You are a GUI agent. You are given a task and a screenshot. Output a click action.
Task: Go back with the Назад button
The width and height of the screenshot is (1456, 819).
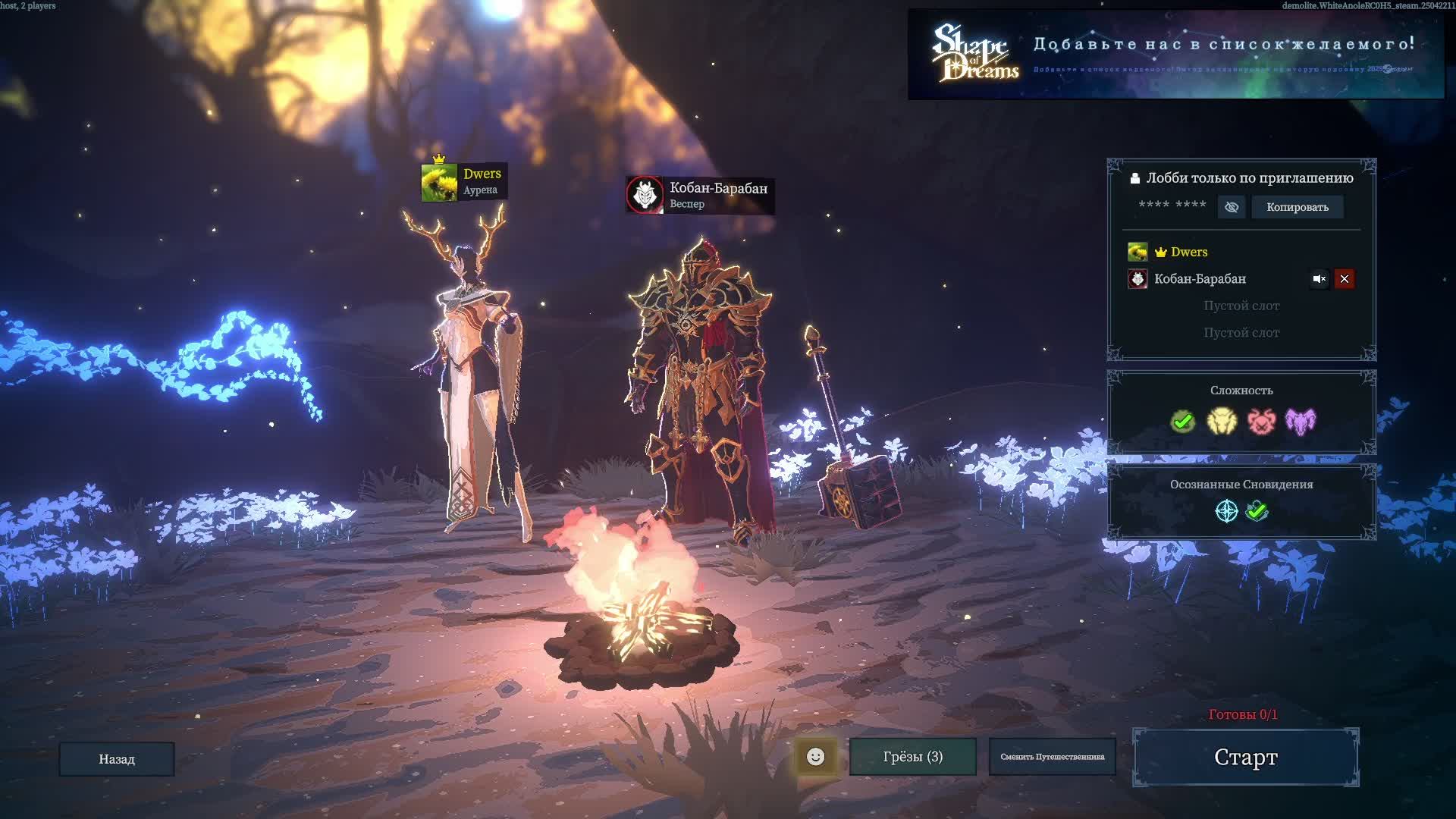coord(117,759)
